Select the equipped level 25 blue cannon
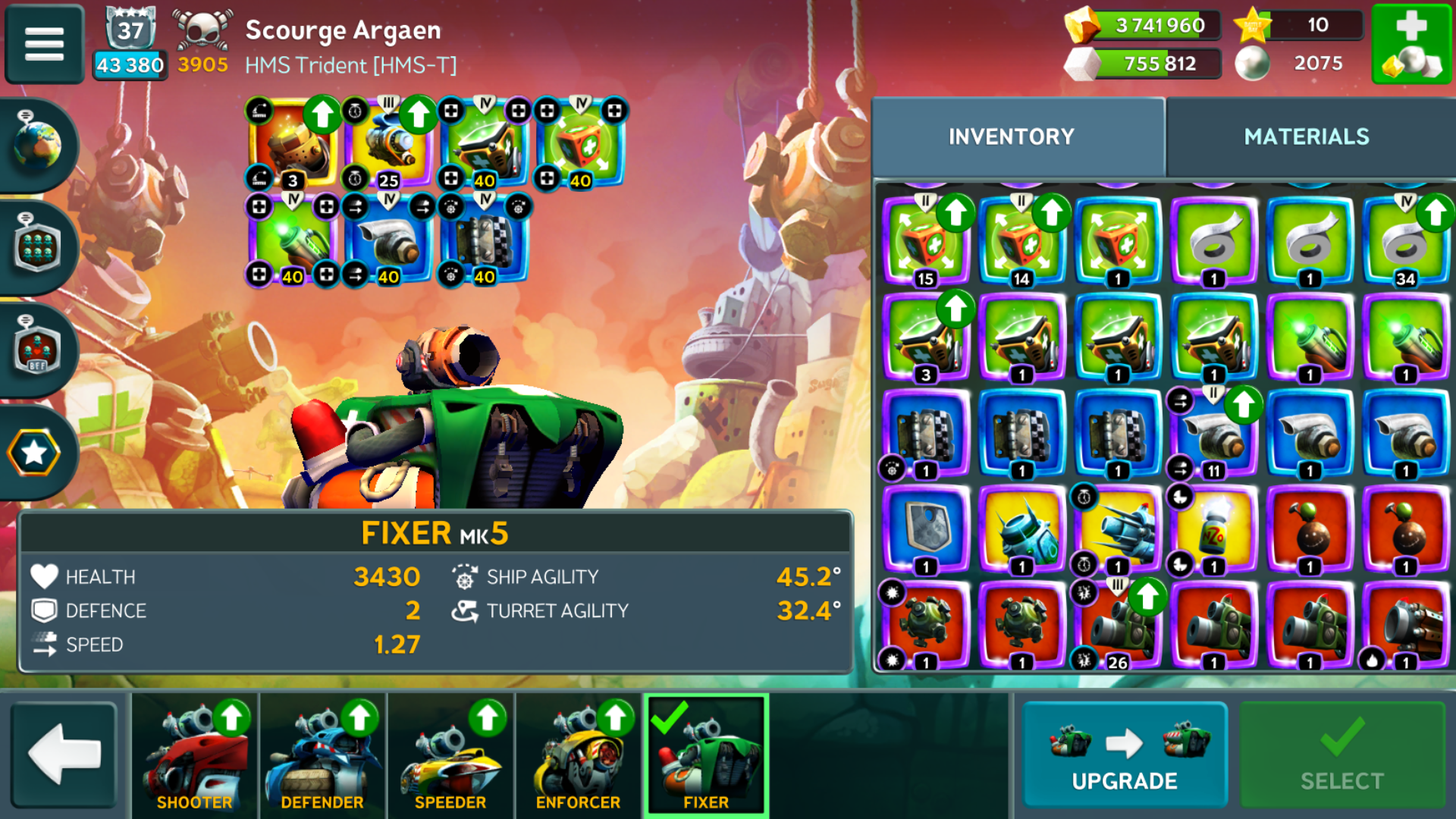This screenshot has height=819, width=1456. coord(388,144)
